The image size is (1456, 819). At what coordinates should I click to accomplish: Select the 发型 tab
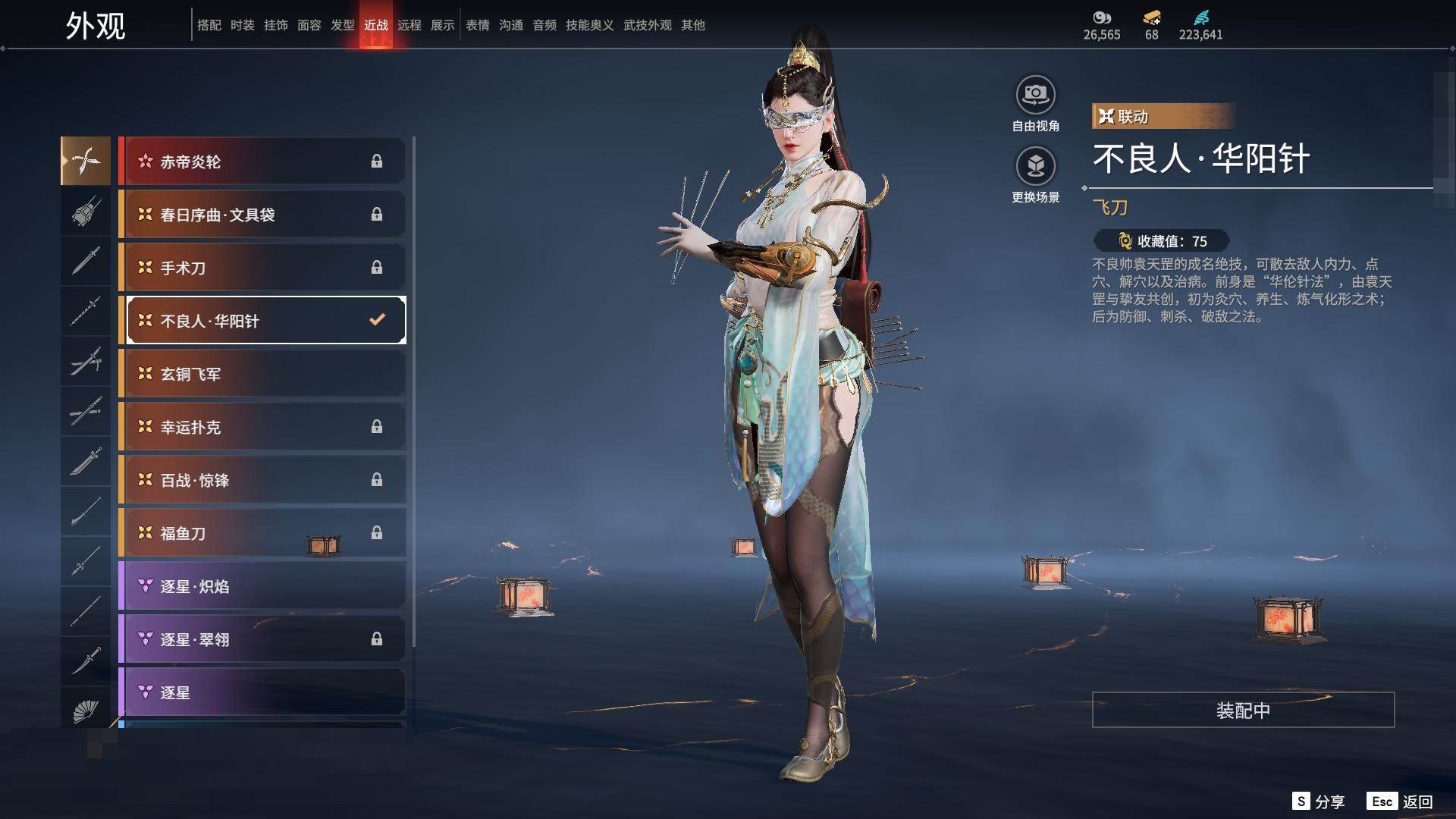(343, 25)
